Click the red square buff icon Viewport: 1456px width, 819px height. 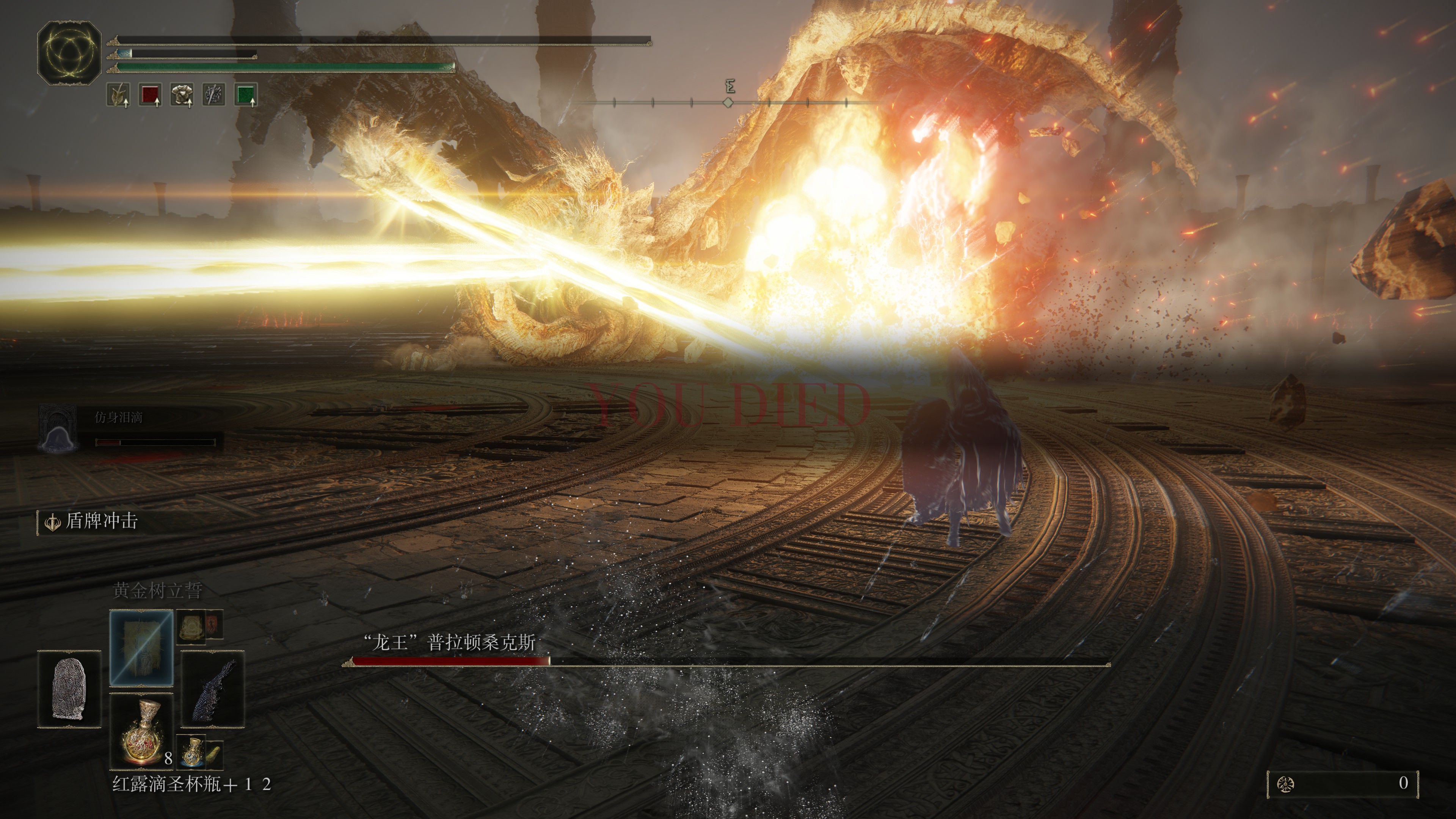click(151, 94)
